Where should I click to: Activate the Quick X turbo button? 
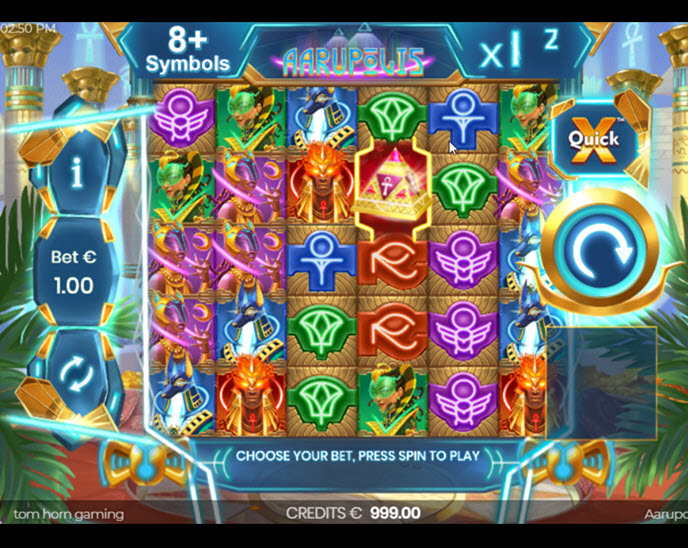(x=594, y=139)
